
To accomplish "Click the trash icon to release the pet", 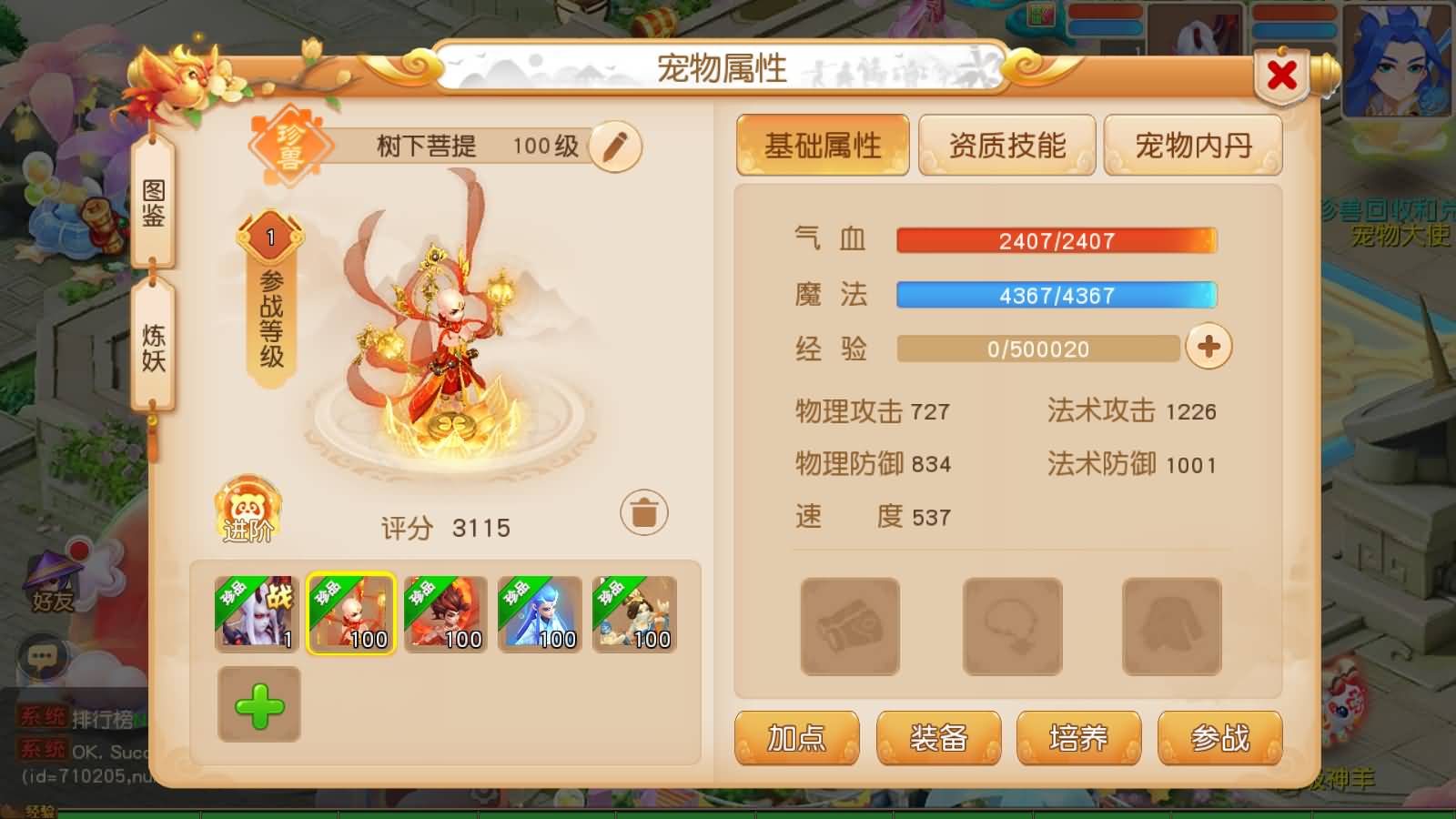I will [643, 513].
